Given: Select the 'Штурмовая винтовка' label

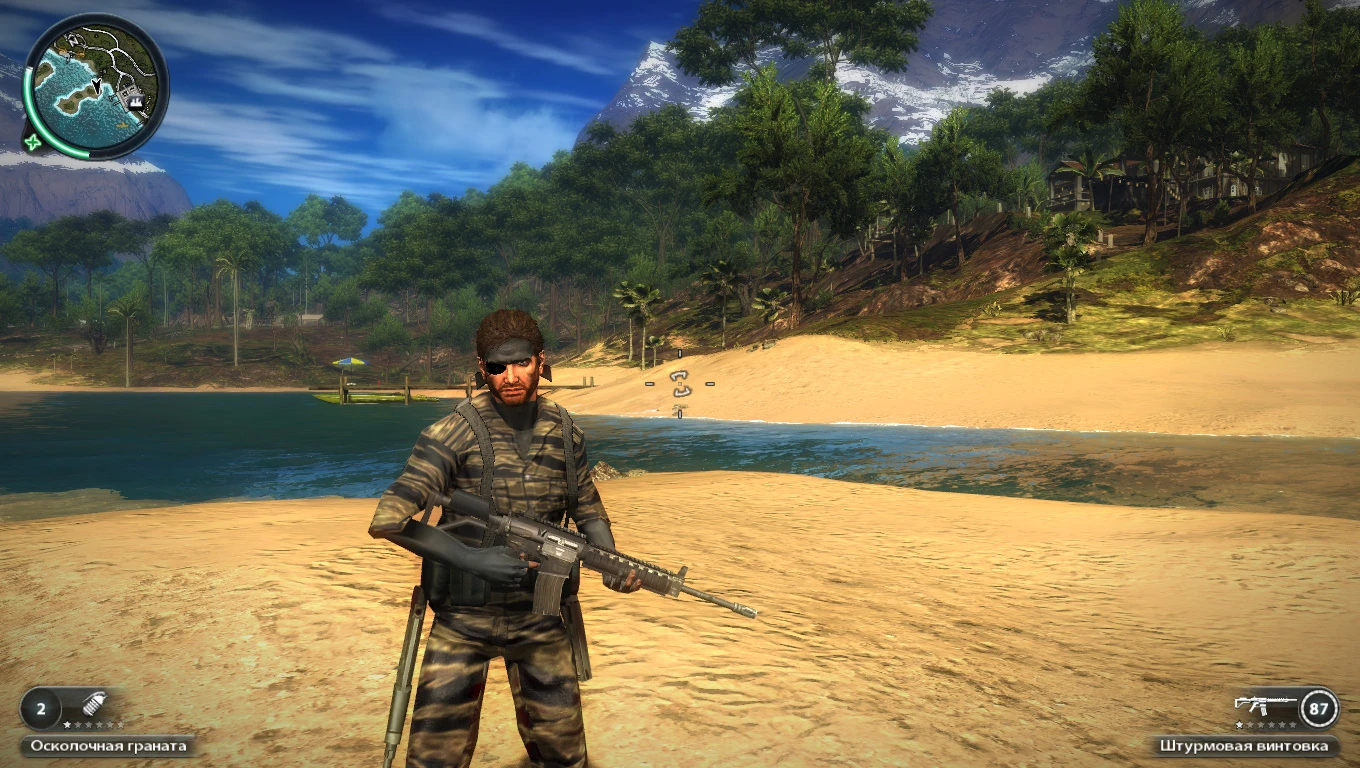Looking at the screenshot, I should 1243,746.
